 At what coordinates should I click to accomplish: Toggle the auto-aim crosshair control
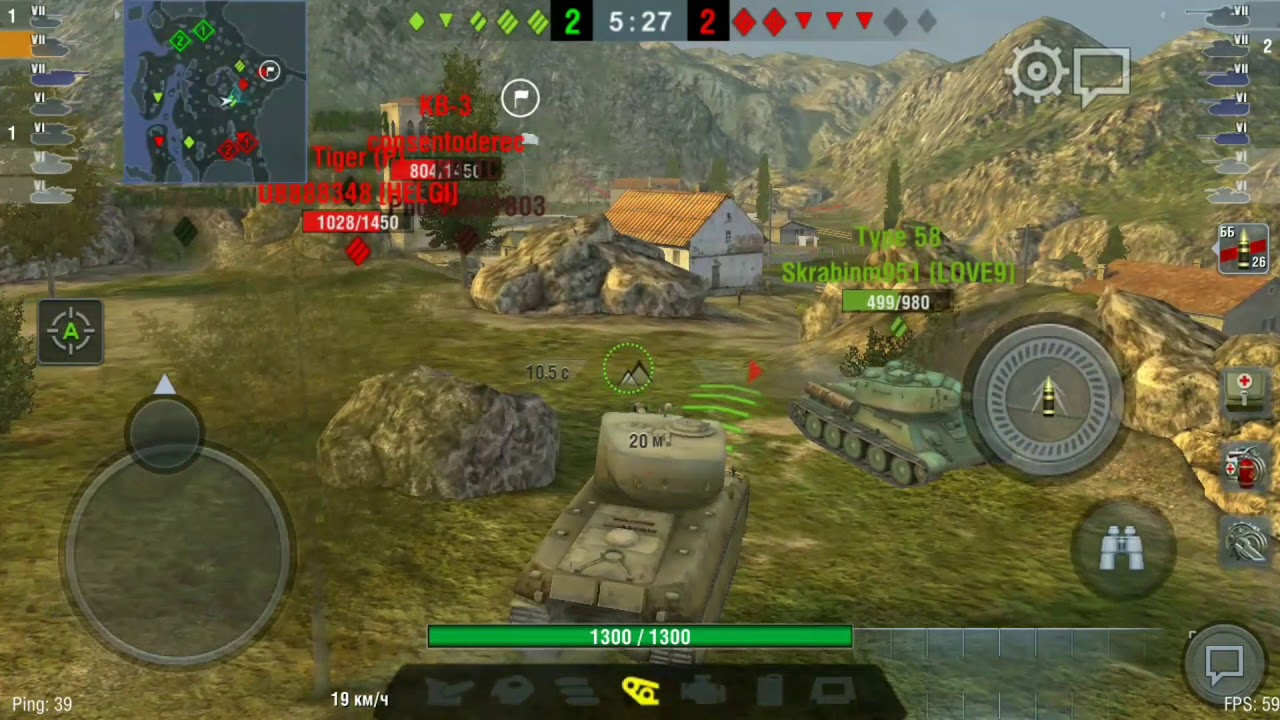tap(70, 332)
